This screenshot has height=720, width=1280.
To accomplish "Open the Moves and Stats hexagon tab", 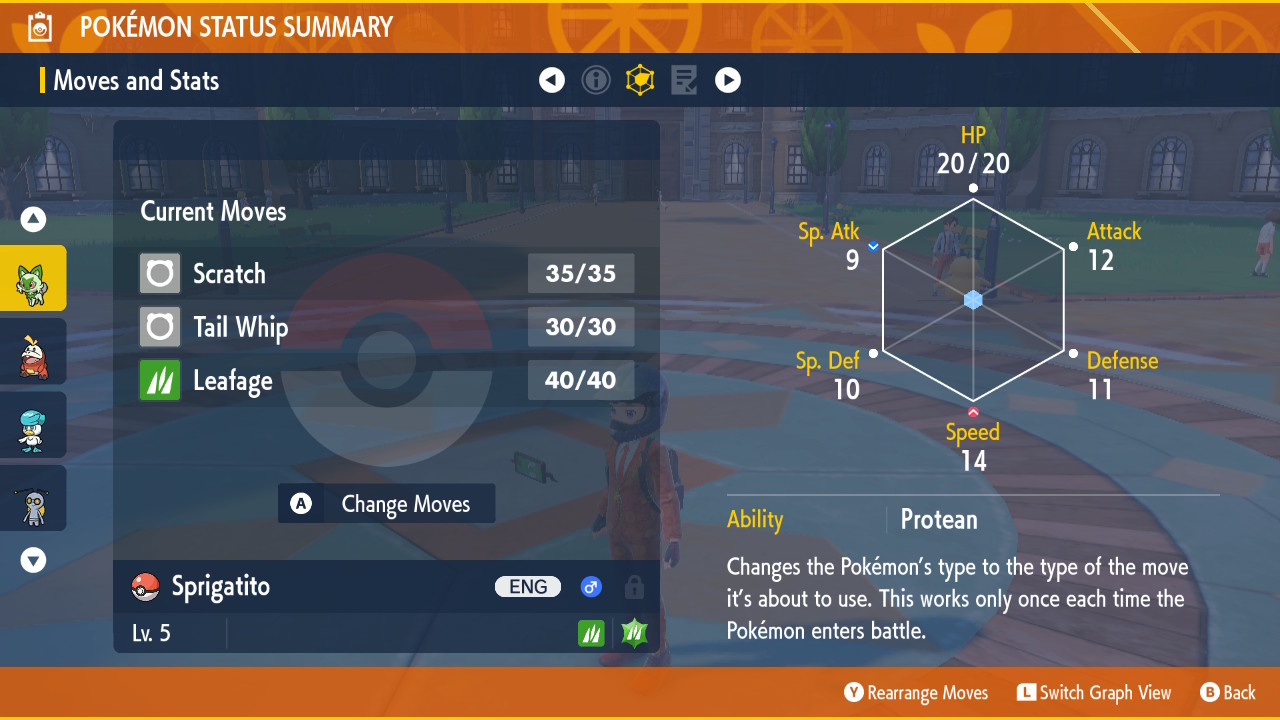I will click(640, 80).
